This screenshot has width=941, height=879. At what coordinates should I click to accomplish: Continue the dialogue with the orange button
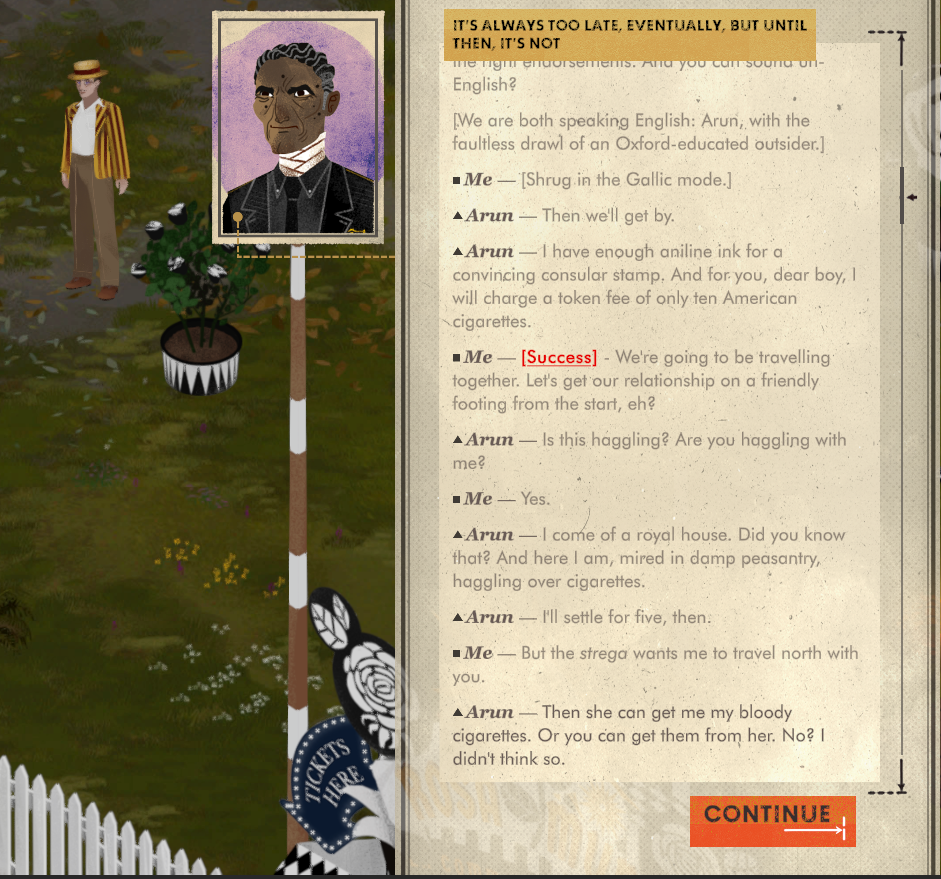tap(772, 820)
